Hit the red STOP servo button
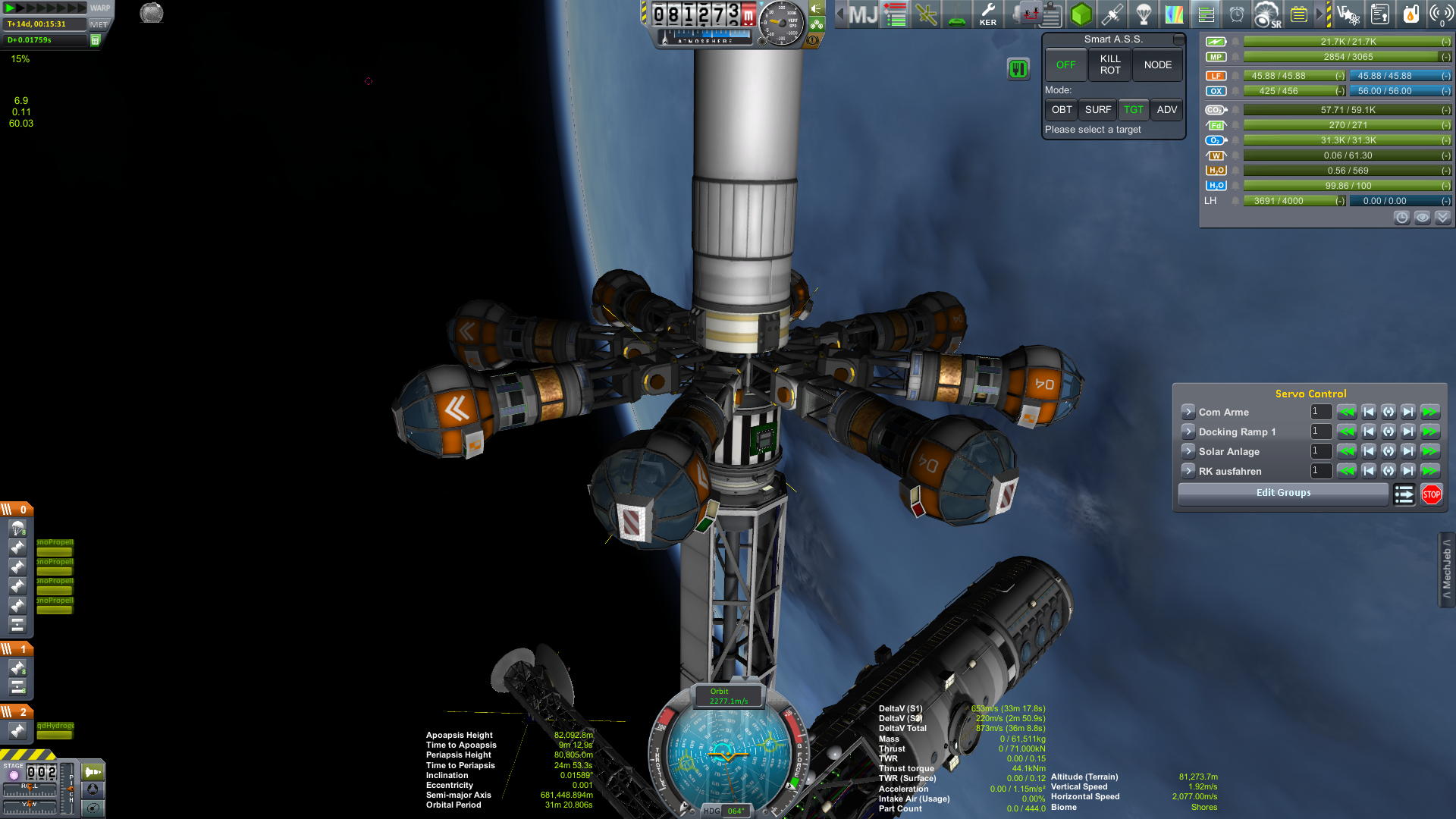Viewport: 1456px width, 819px height. pos(1431,494)
